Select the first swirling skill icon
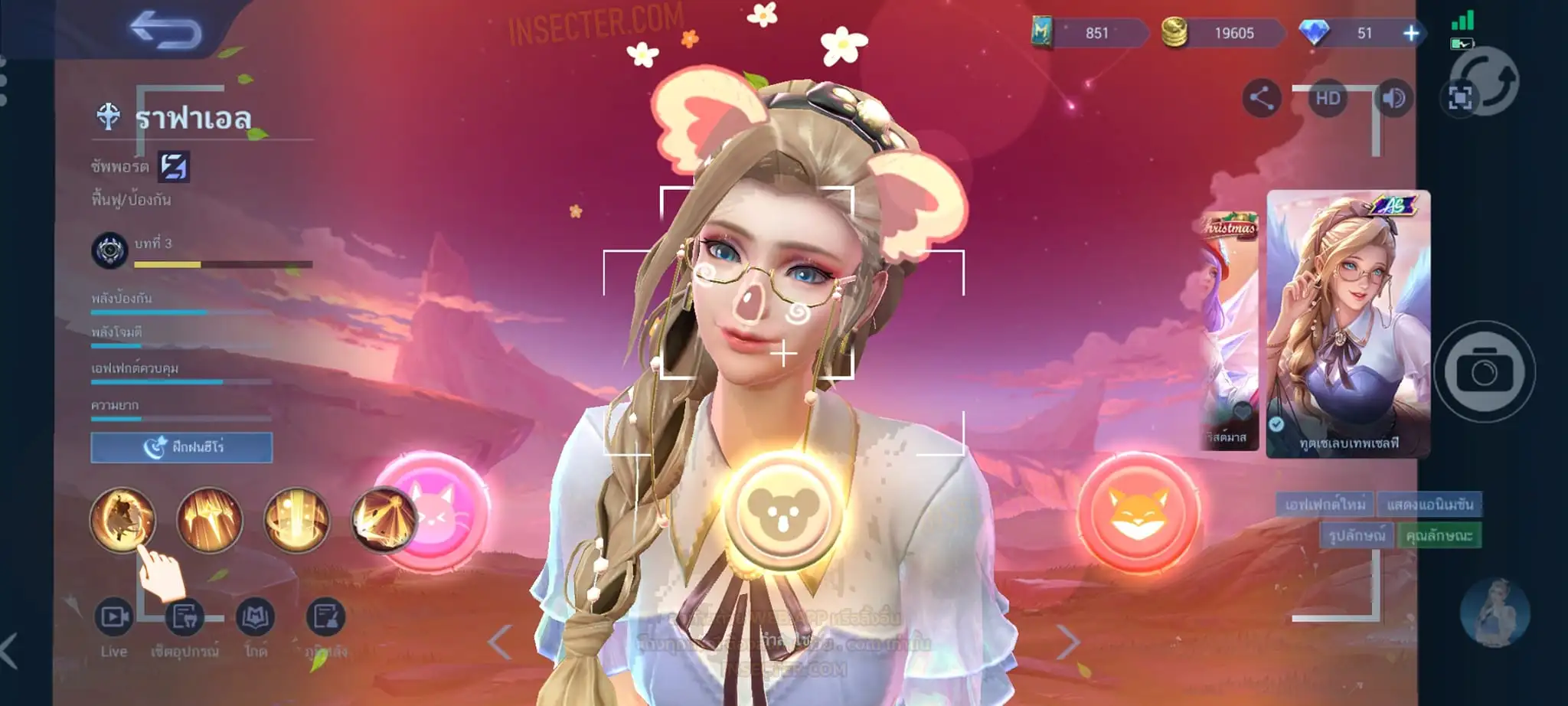Image resolution: width=1568 pixels, height=706 pixels. tap(122, 520)
